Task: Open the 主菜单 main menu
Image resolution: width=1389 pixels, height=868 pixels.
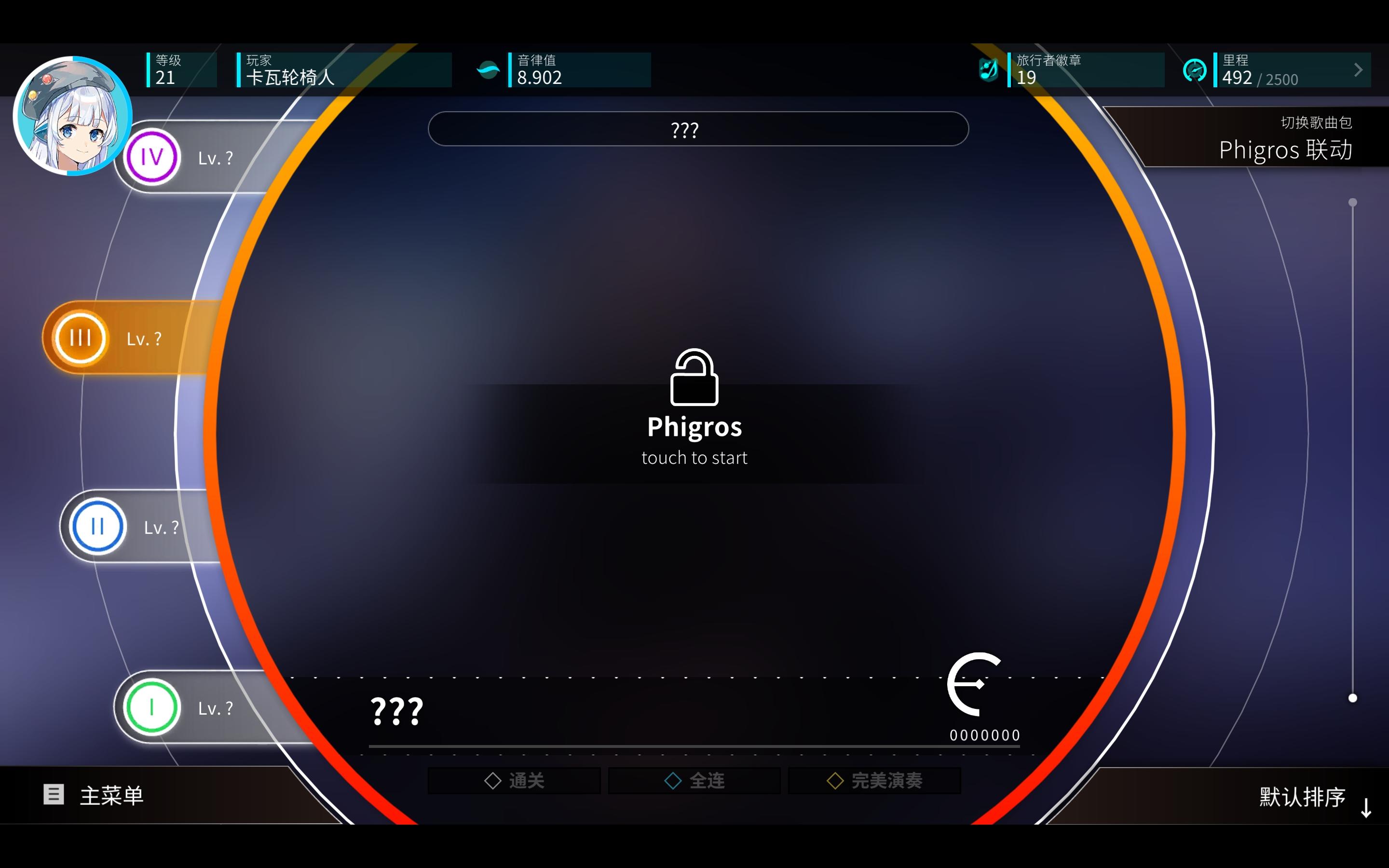Action: click(x=112, y=795)
